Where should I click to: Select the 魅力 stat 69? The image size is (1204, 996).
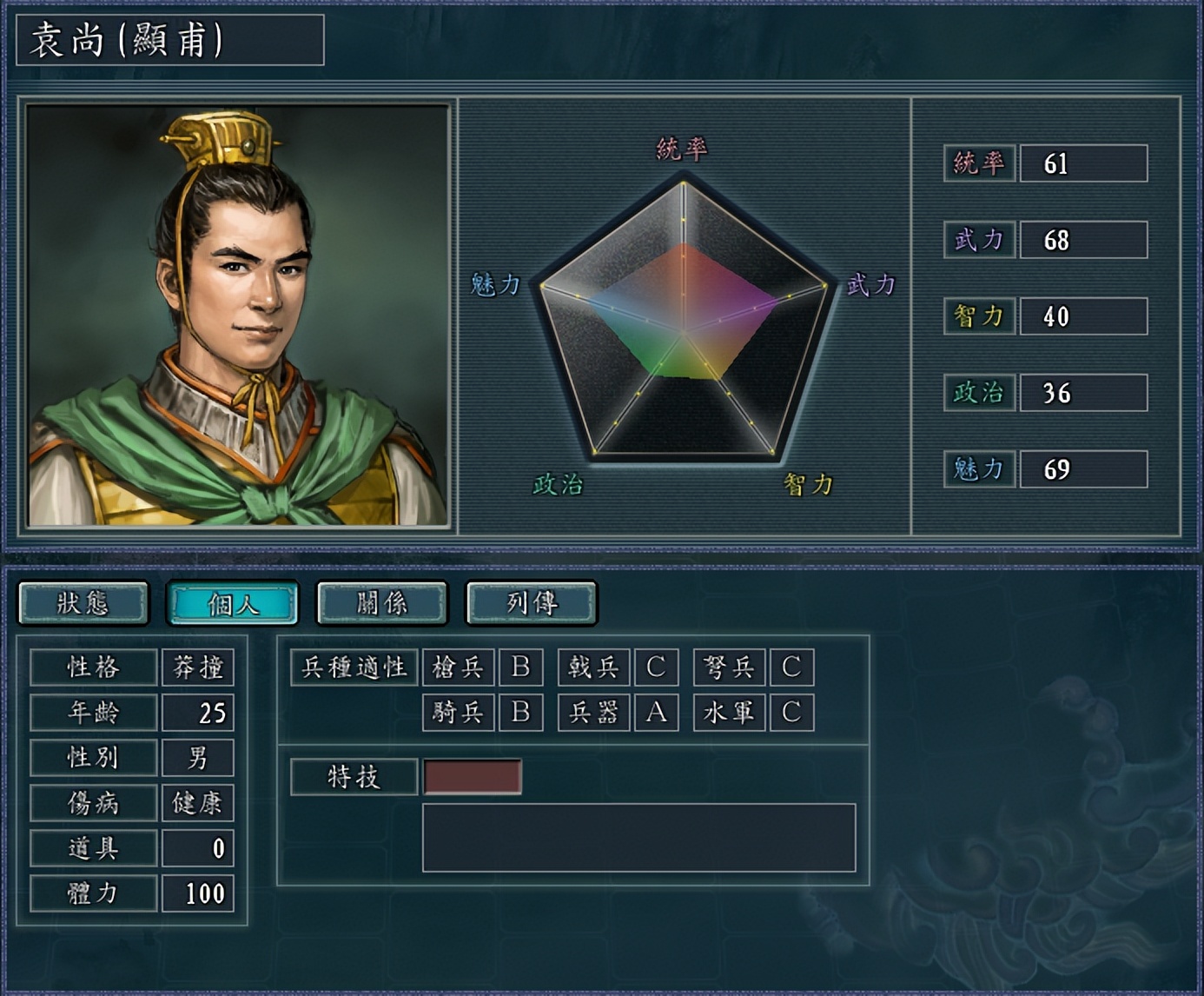tap(1085, 468)
